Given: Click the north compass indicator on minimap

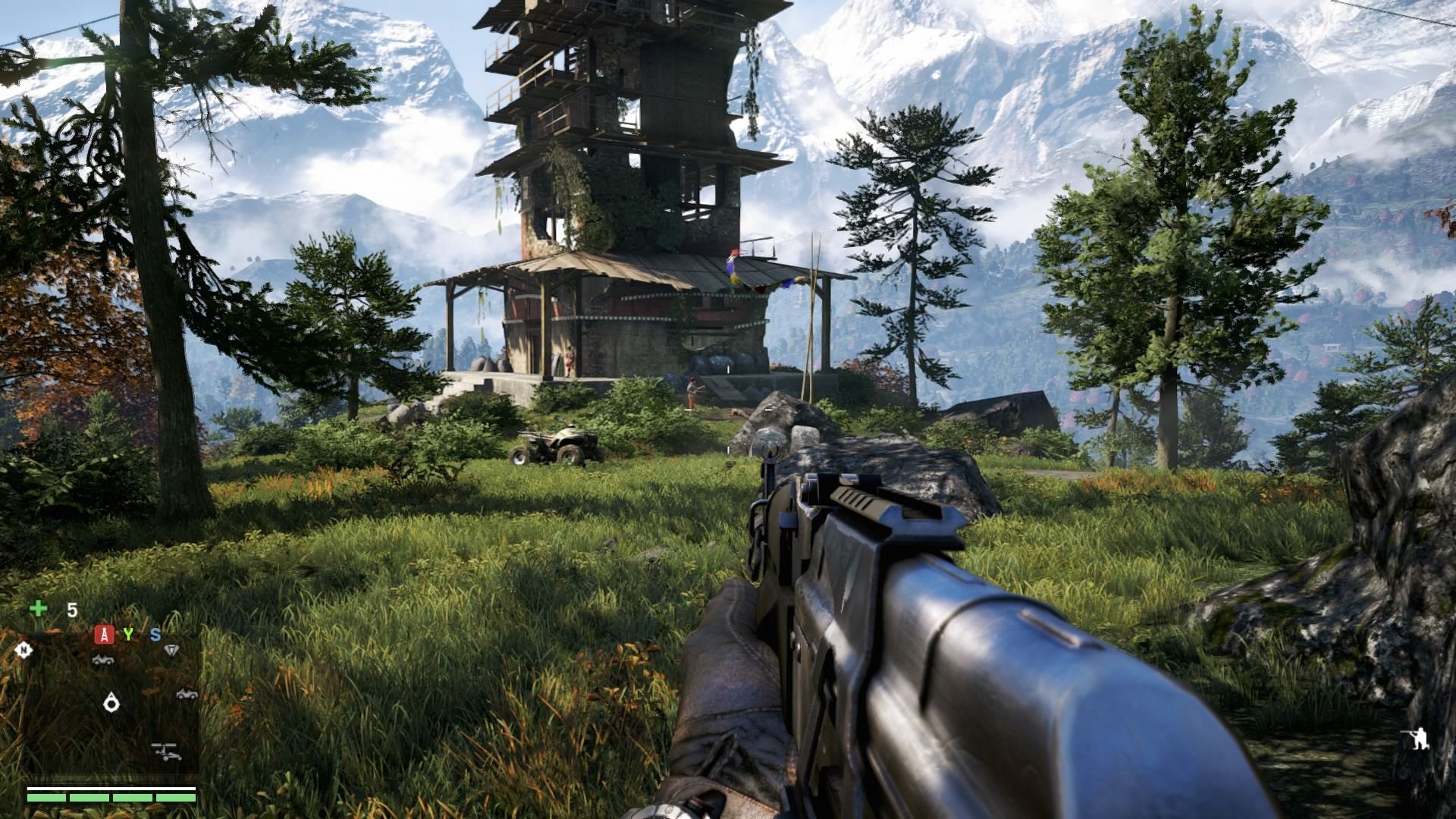Looking at the screenshot, I should 24,650.
